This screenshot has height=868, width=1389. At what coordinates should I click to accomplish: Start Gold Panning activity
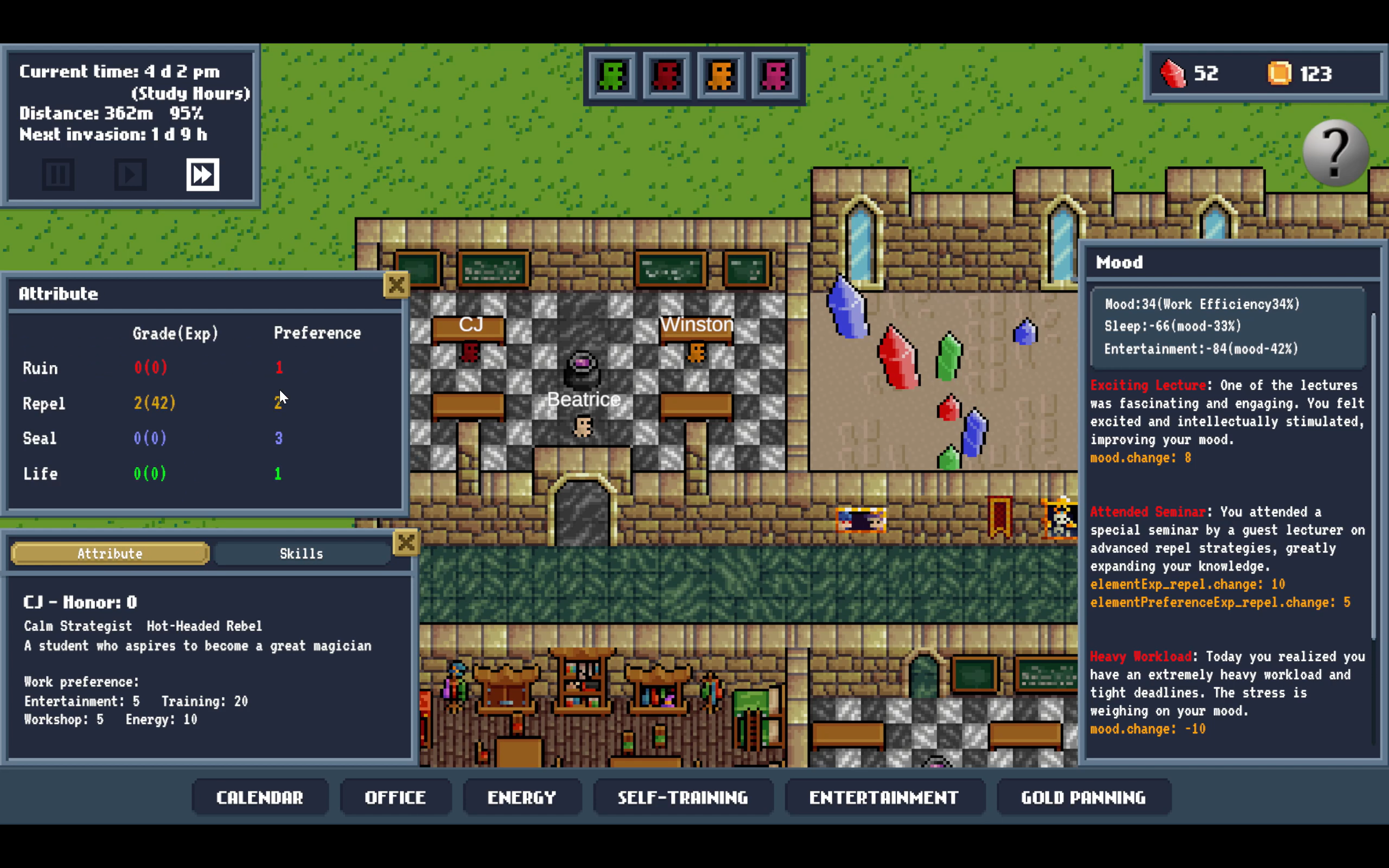tap(1083, 797)
